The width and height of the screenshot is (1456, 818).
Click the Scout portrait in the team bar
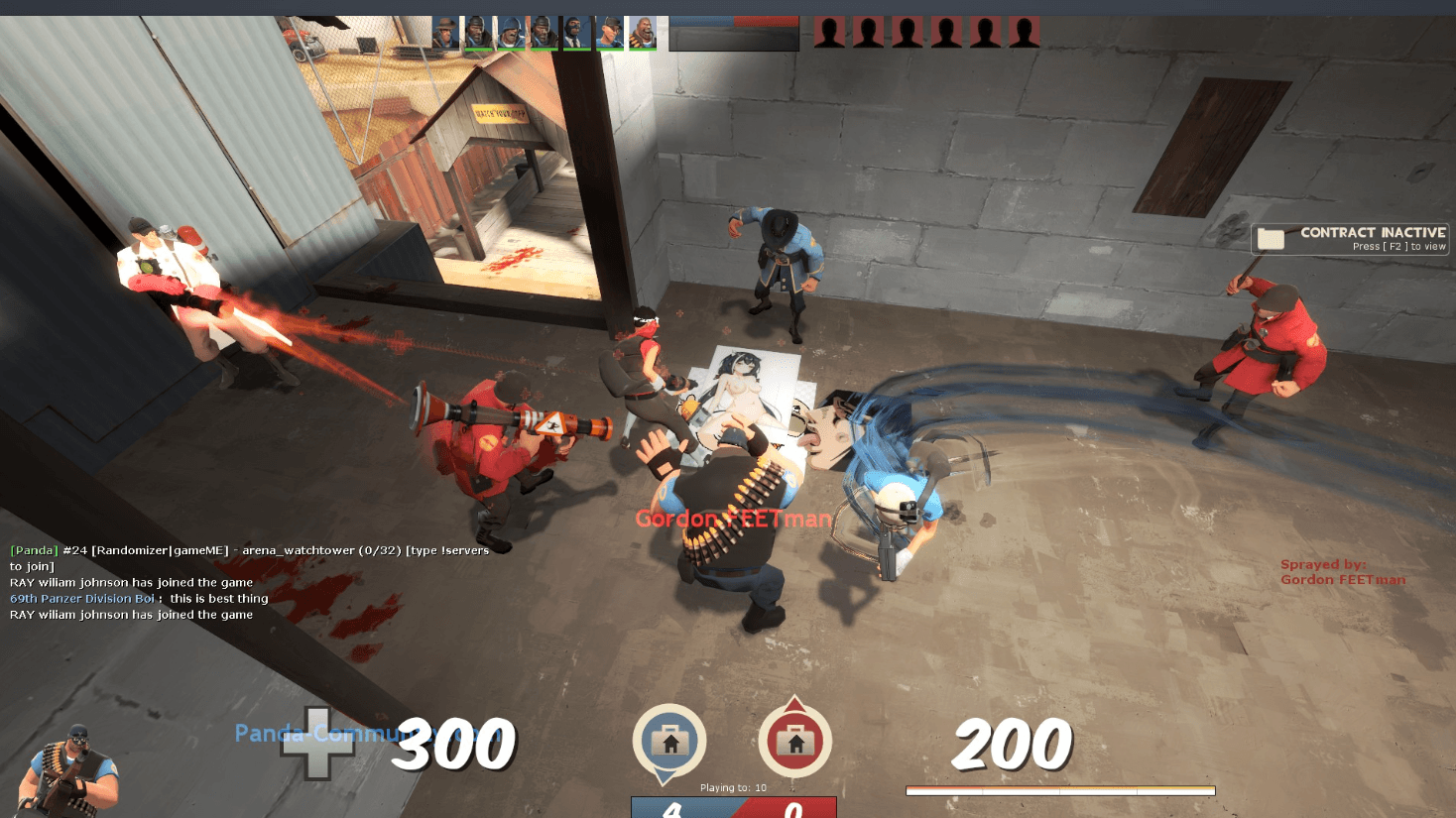click(609, 32)
